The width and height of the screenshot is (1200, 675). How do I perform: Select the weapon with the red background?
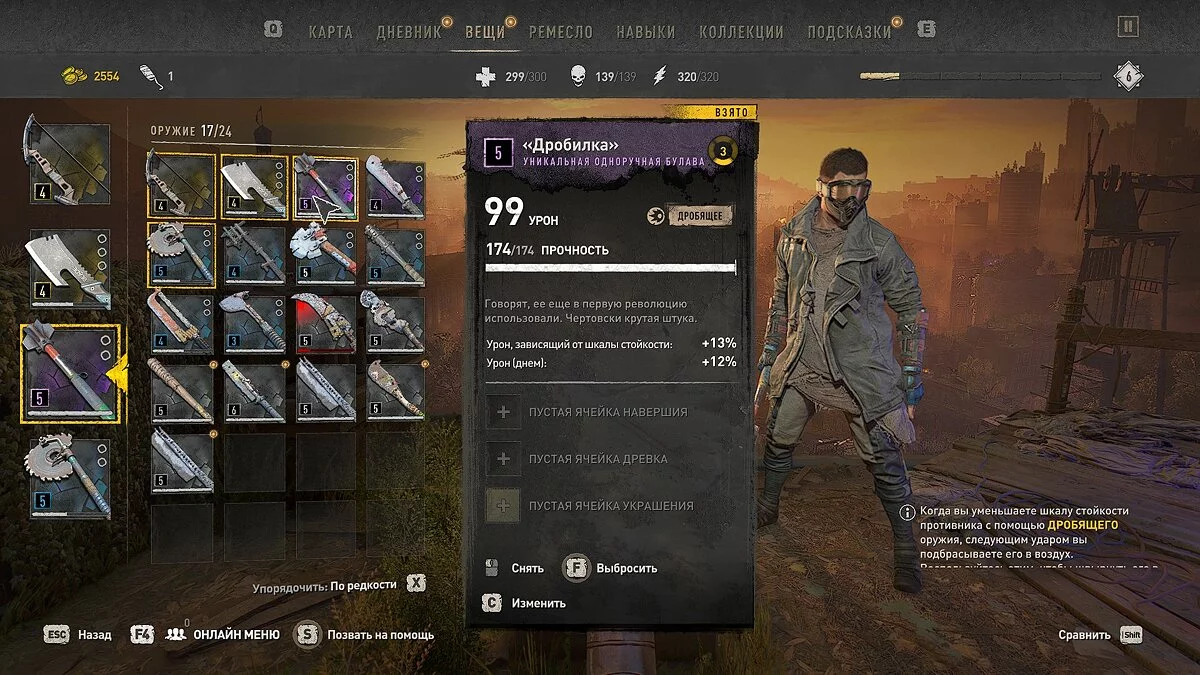click(x=324, y=324)
